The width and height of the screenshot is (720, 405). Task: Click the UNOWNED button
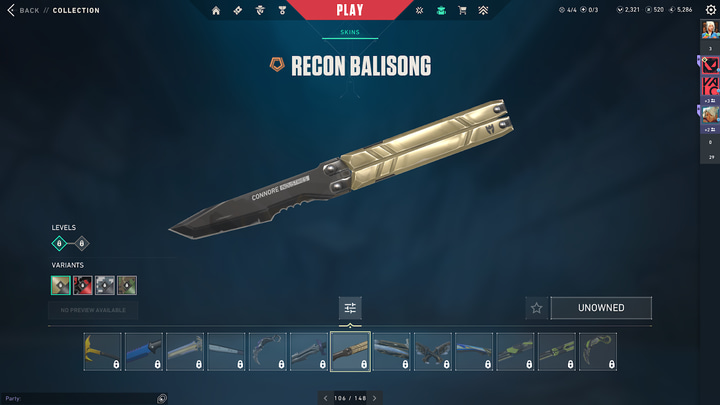tap(601, 308)
